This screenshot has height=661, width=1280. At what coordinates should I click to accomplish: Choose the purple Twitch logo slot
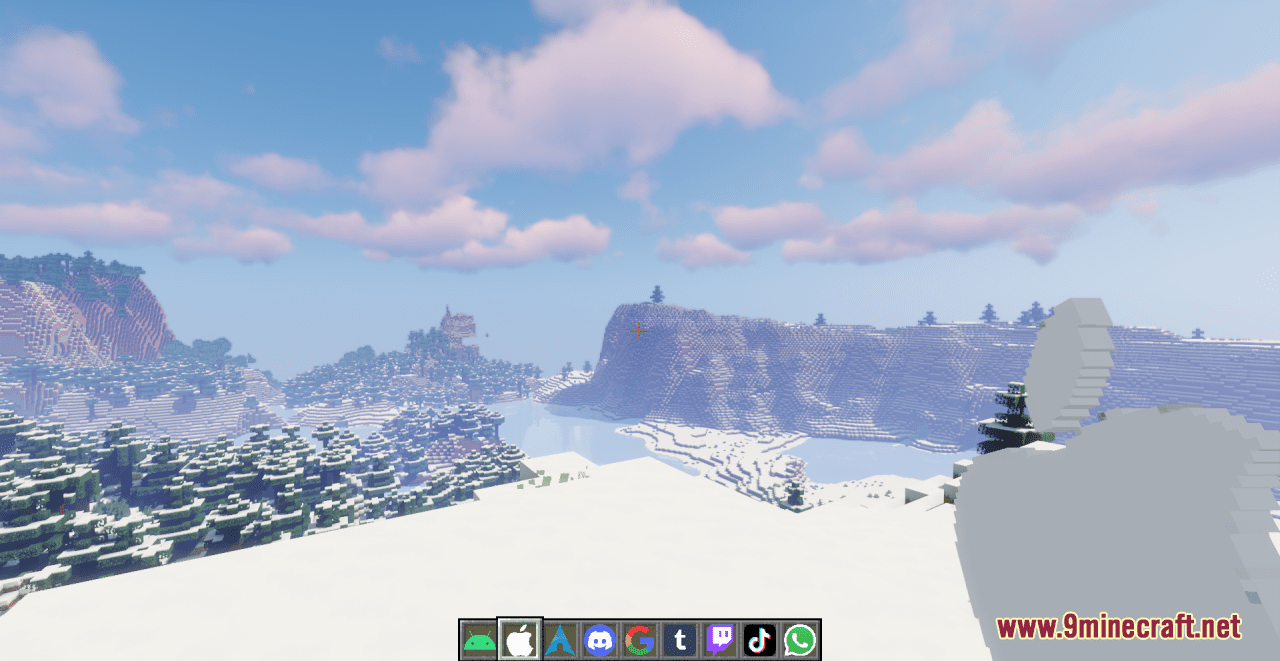[x=720, y=640]
